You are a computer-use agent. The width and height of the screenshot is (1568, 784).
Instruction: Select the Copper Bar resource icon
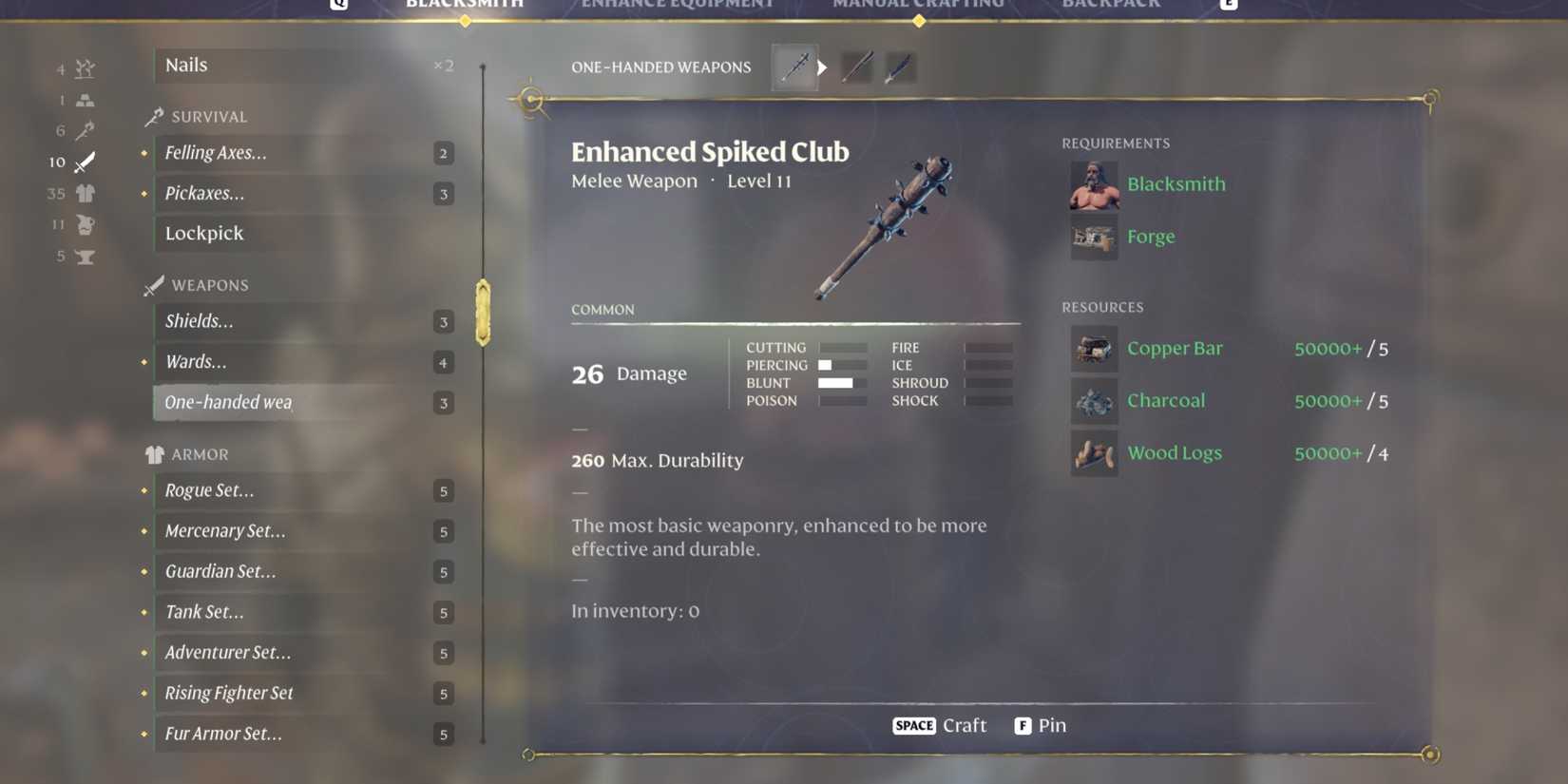pos(1094,349)
